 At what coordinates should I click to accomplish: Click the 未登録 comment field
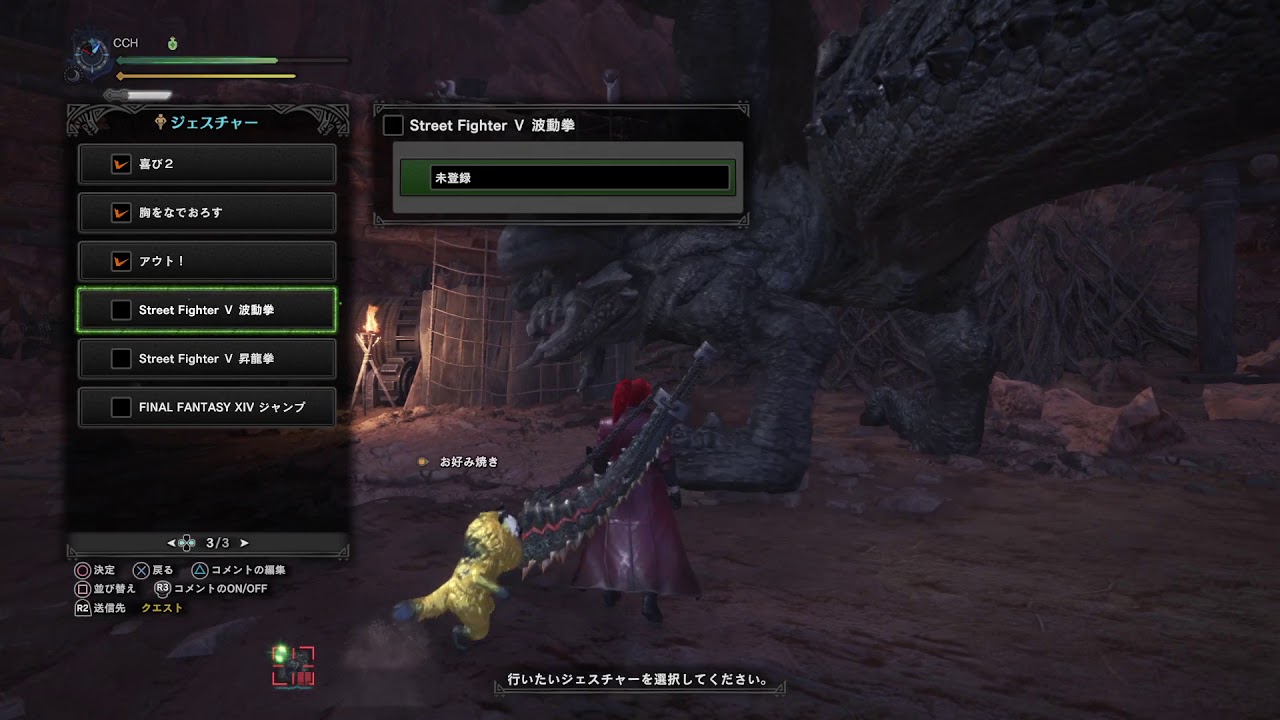(x=580, y=178)
